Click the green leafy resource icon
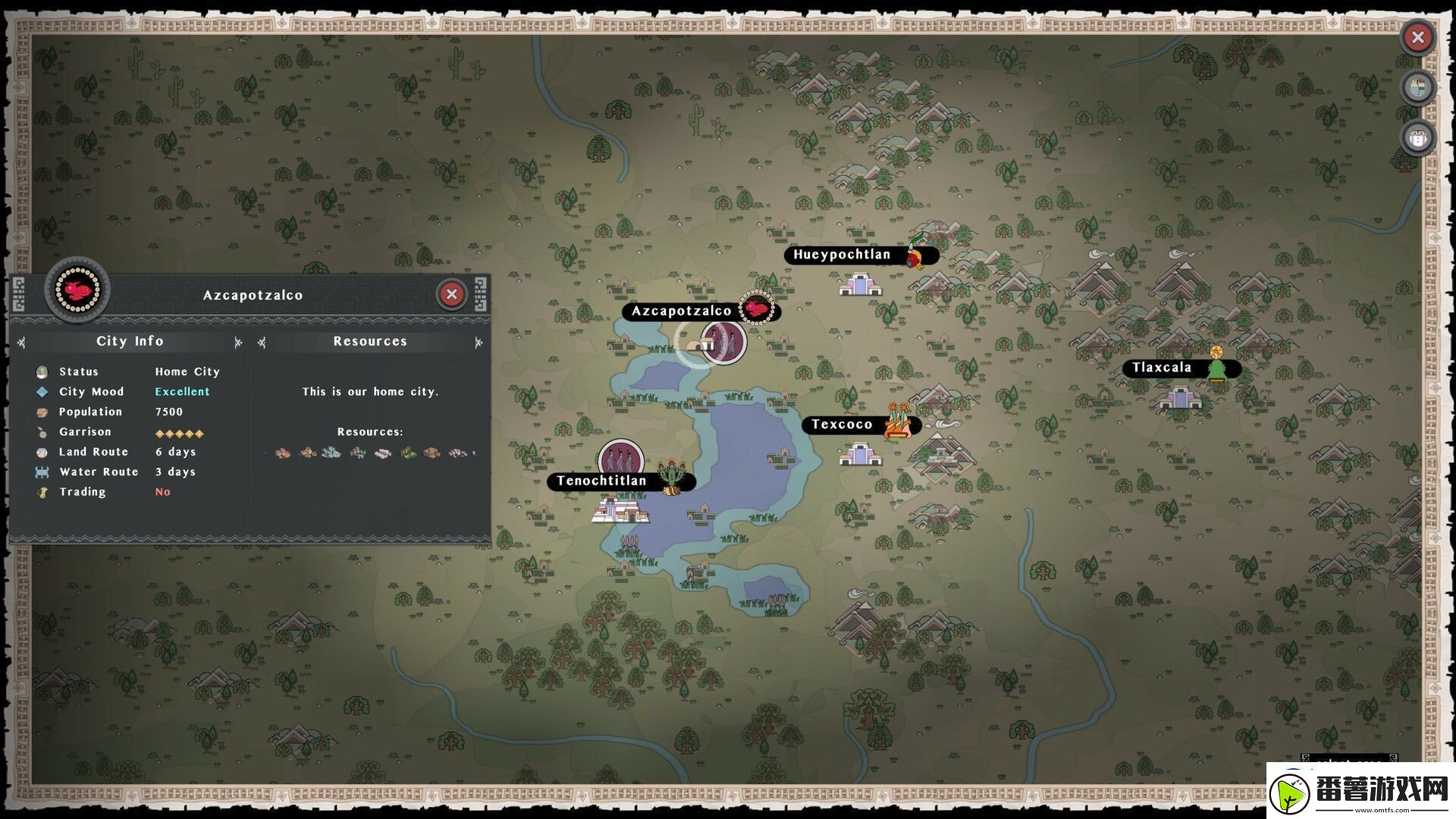The width and height of the screenshot is (1456, 819). coord(408,453)
